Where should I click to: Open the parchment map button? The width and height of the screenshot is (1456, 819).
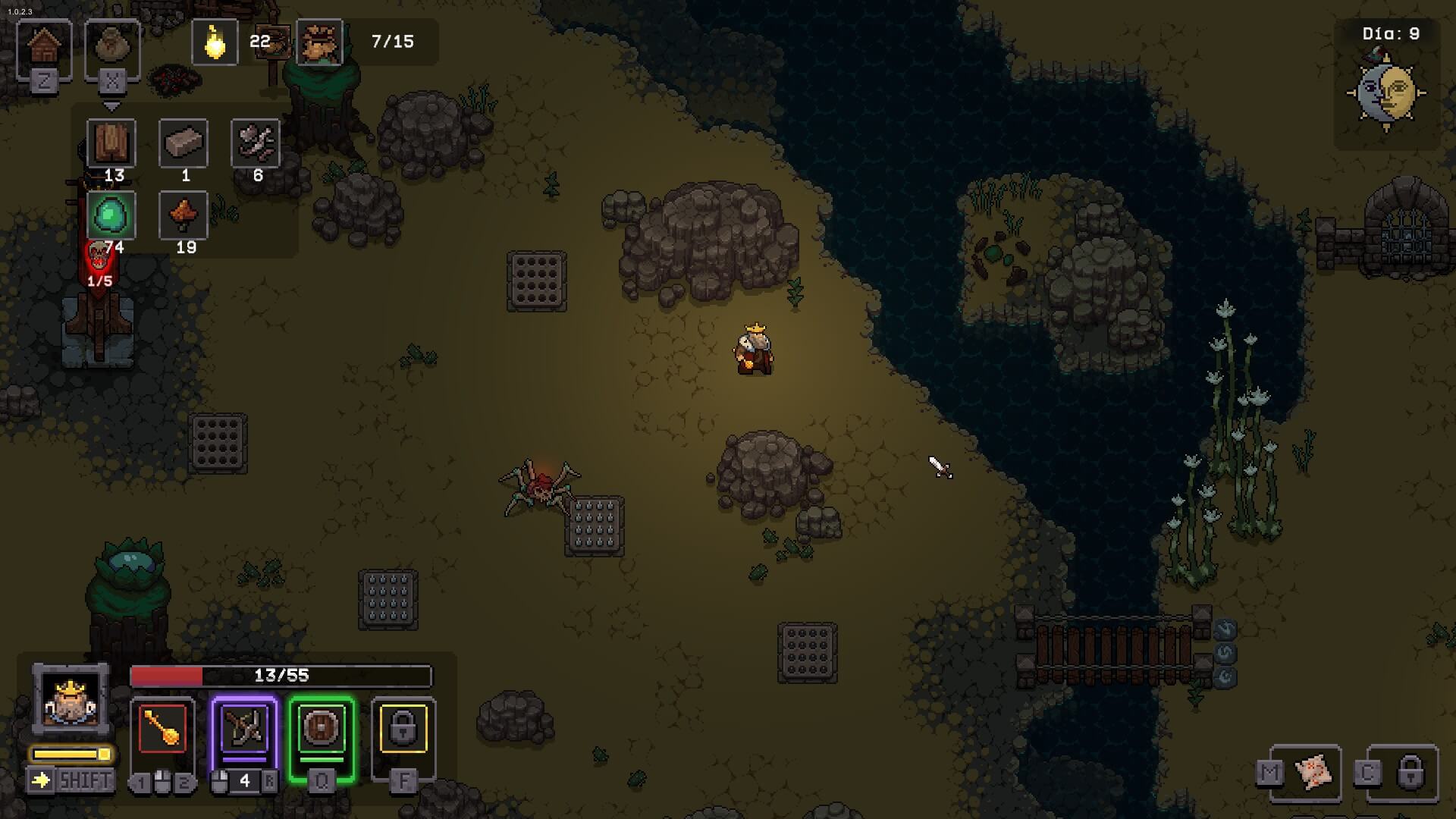tap(1314, 773)
